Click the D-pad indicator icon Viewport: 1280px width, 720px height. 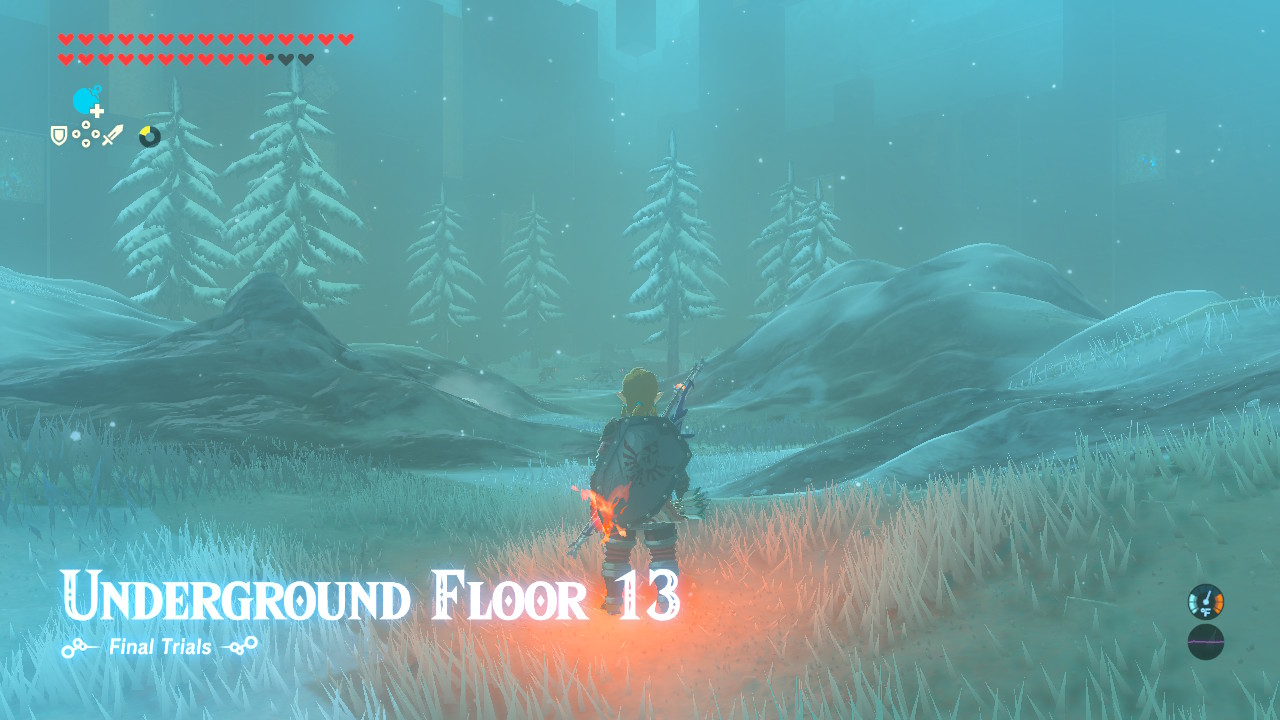86,133
